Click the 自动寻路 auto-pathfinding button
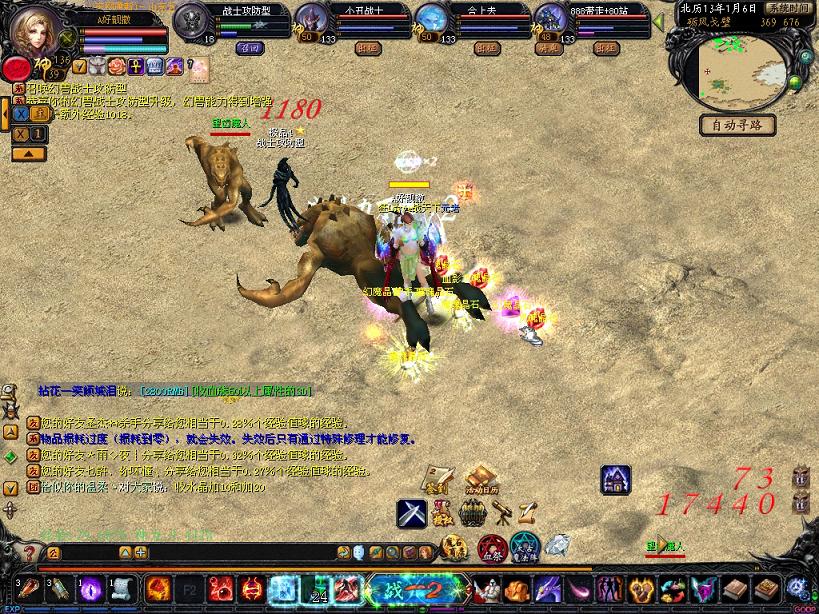Screen dimensions: 819x614 pos(737,125)
